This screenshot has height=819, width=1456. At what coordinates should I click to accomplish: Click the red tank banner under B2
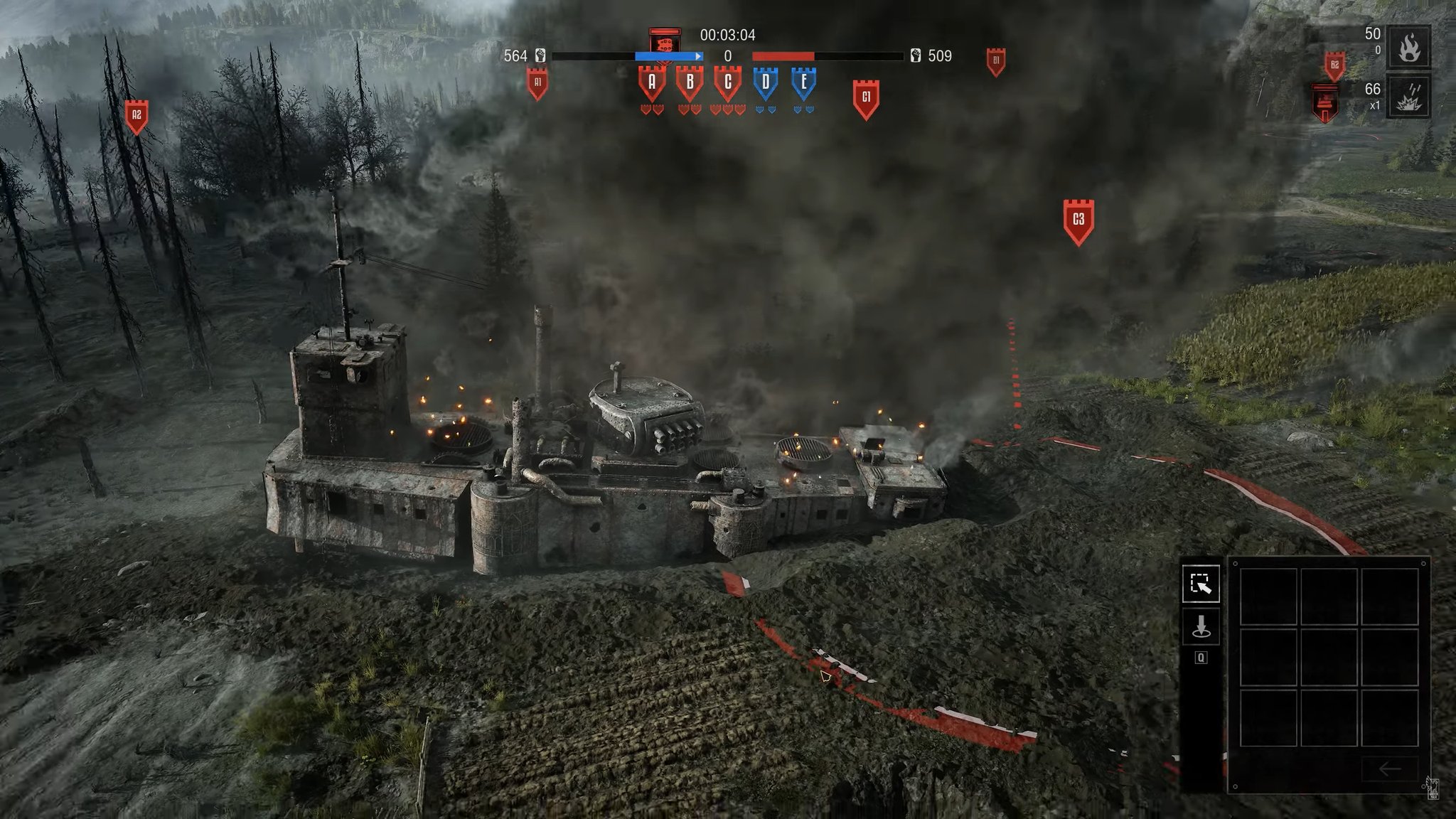1324,101
